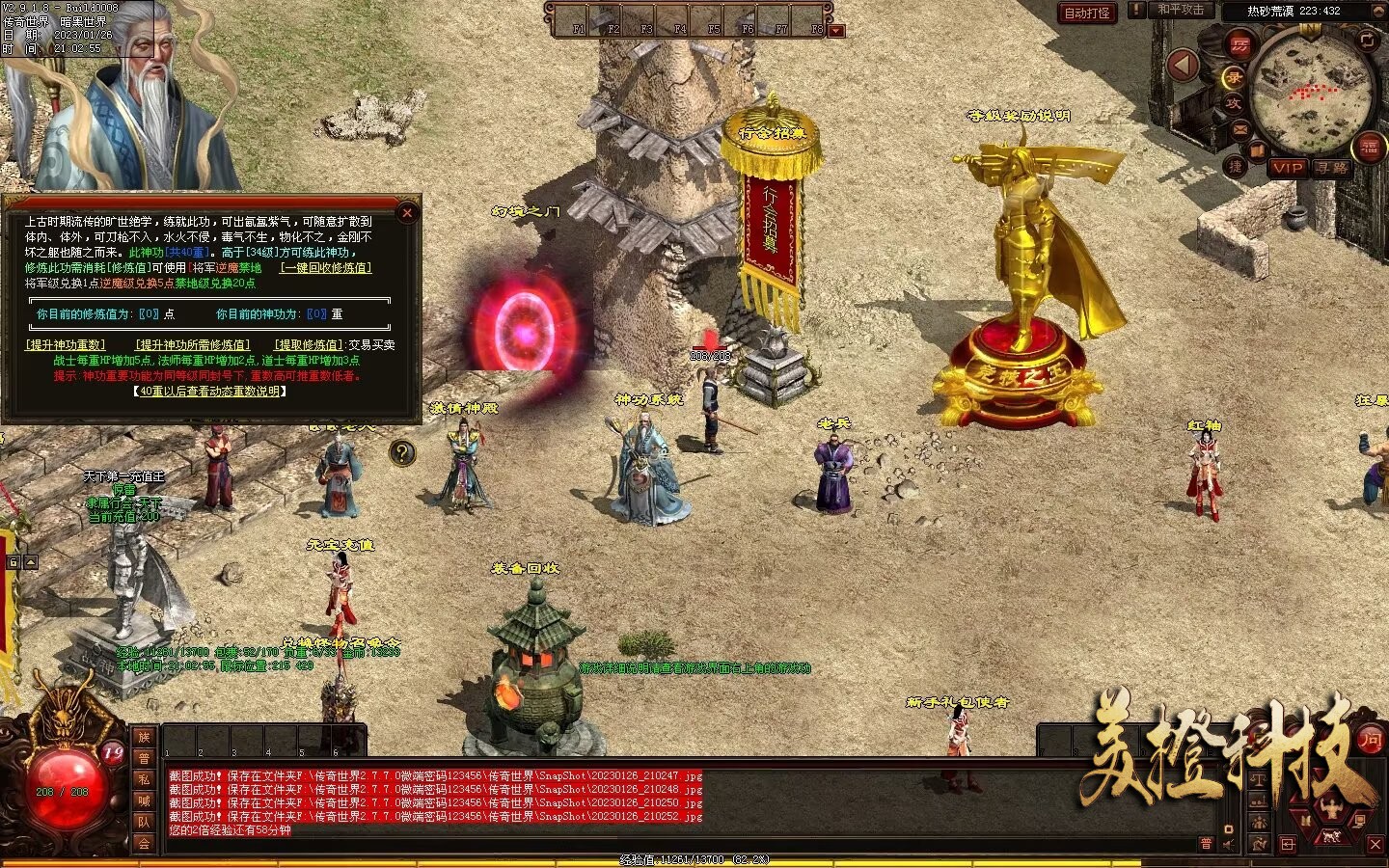
Task: Click the 录 round button by minimap
Action: (1234, 77)
